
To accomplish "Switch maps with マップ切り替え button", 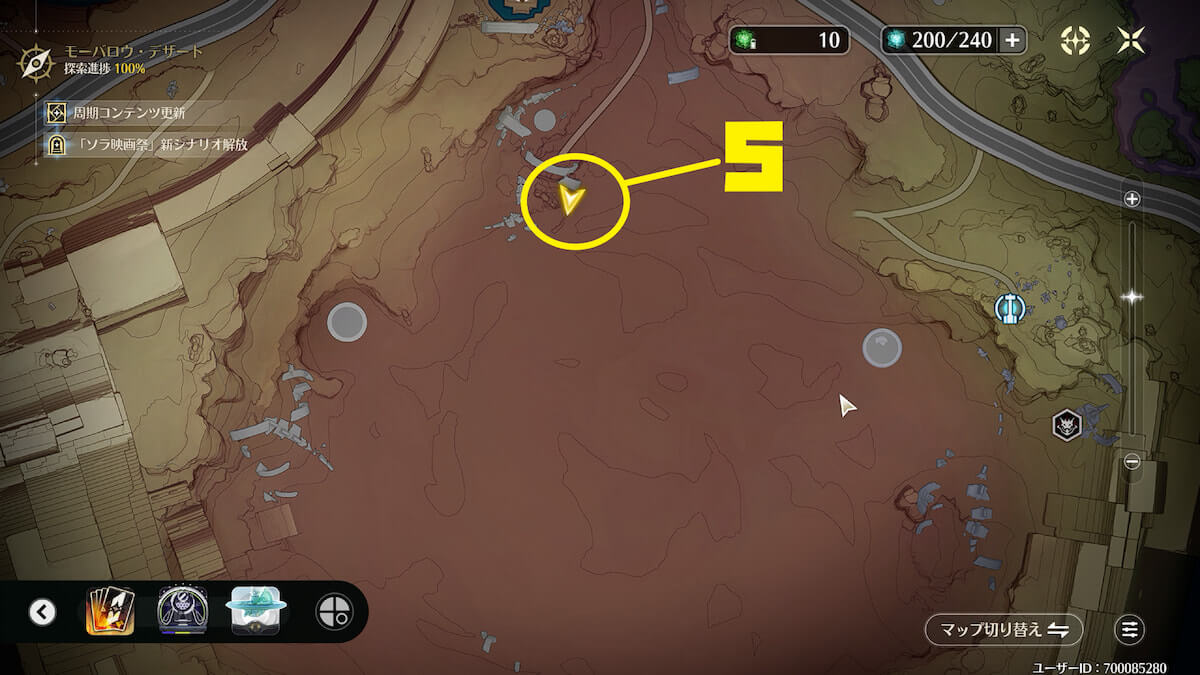I will click(x=1003, y=630).
